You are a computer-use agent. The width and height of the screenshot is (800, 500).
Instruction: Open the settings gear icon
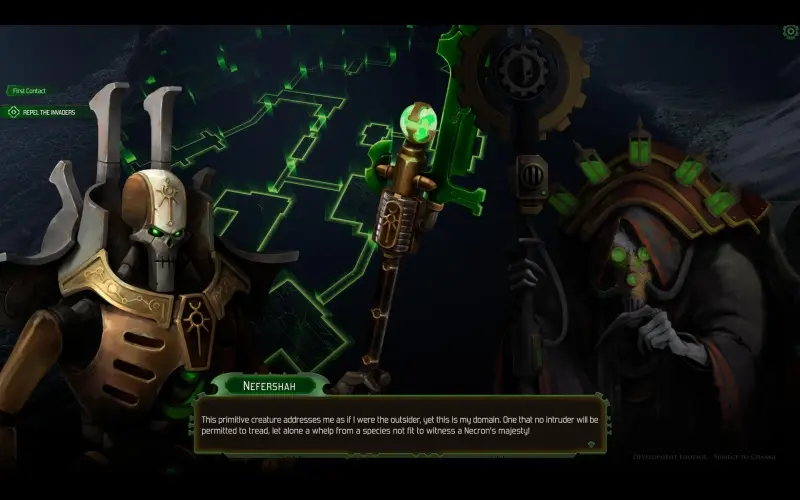tap(790, 32)
